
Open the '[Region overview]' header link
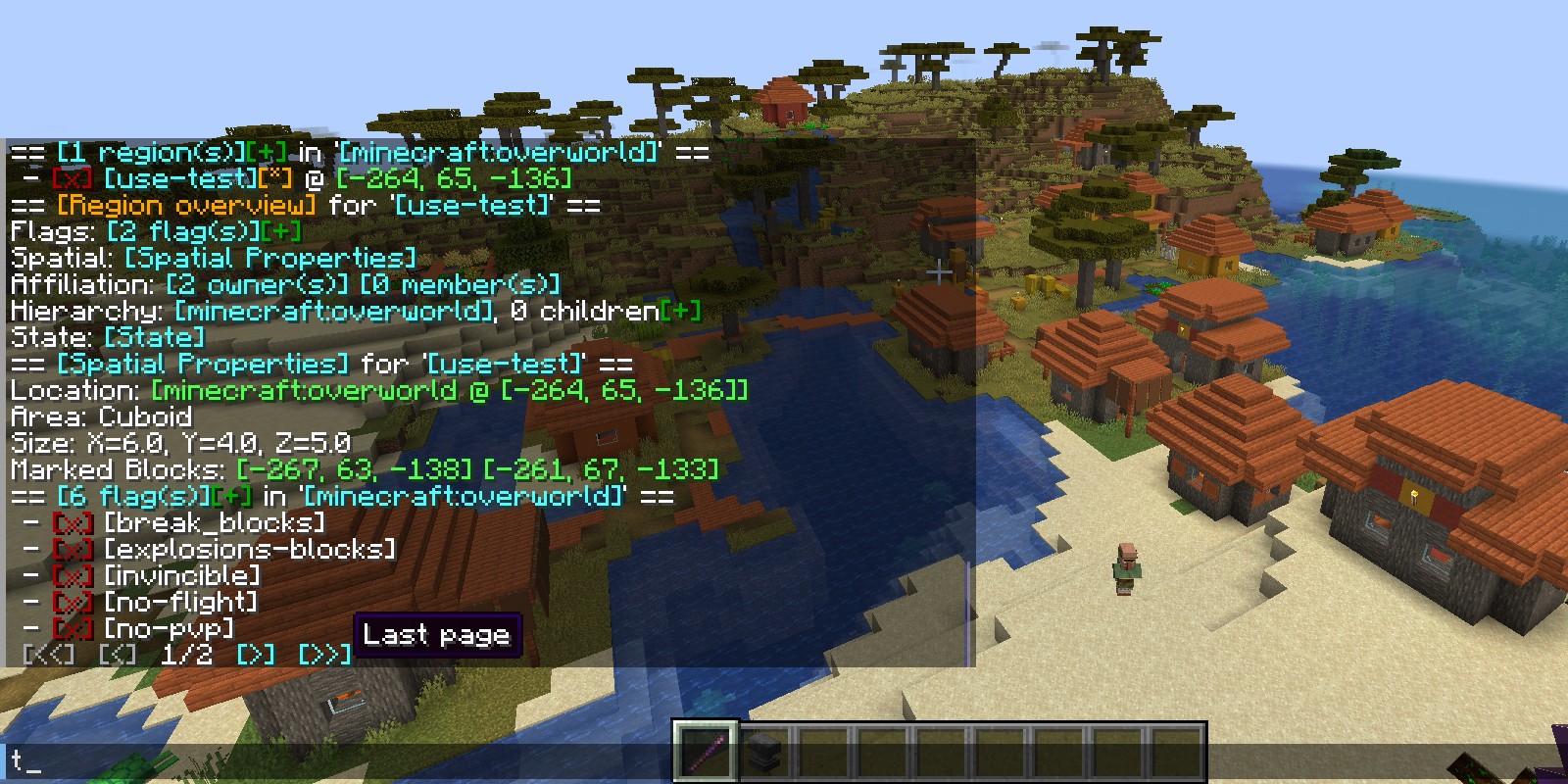point(186,206)
